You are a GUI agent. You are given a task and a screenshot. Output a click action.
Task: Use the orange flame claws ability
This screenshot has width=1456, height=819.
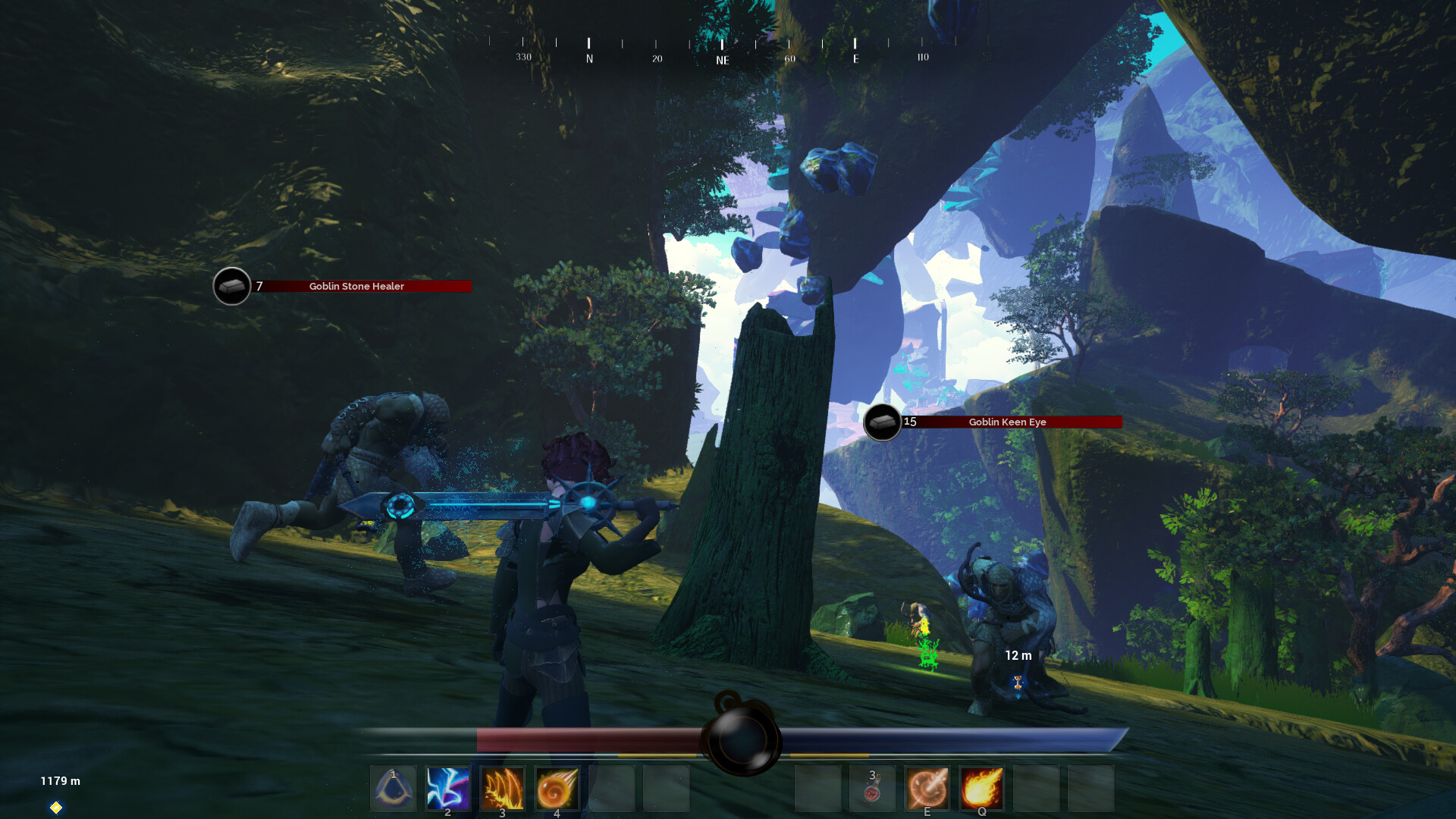502,788
